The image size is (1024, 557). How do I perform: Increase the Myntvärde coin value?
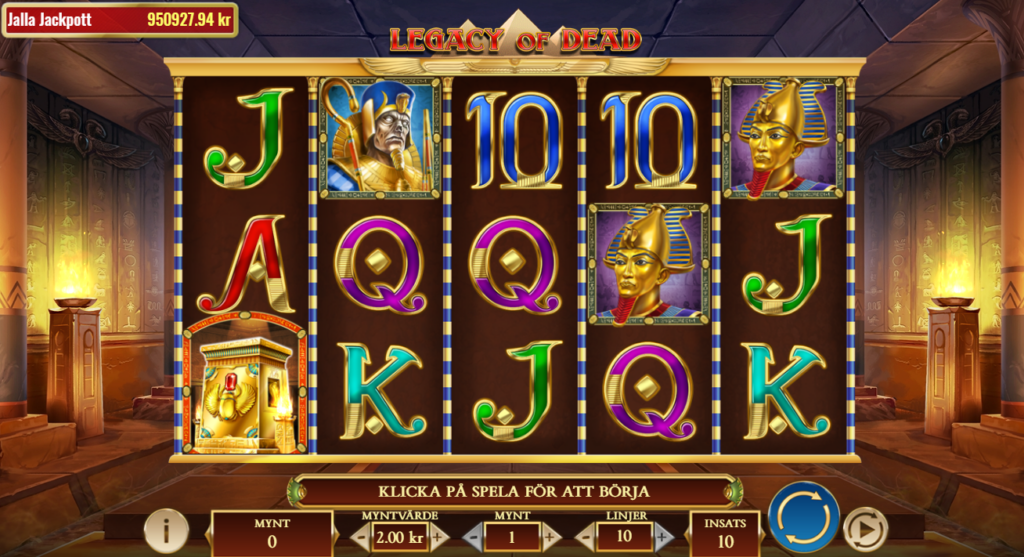tap(437, 537)
